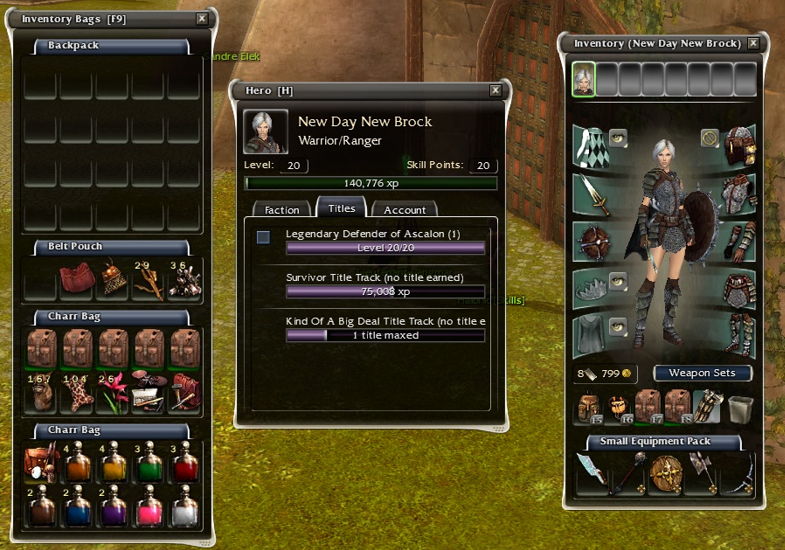785x550 pixels.
Task: Pick the green dye vial
Action: (x=150, y=466)
